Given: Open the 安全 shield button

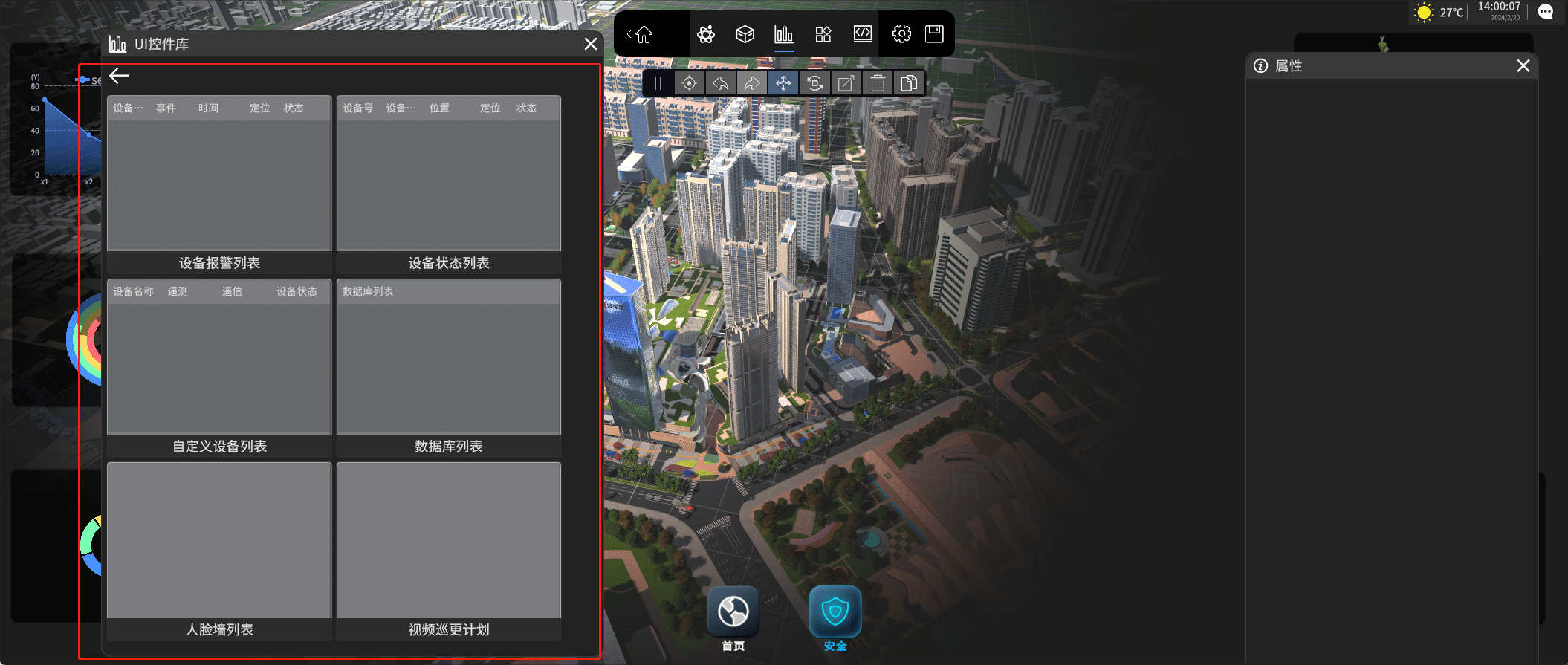Looking at the screenshot, I should [835, 612].
